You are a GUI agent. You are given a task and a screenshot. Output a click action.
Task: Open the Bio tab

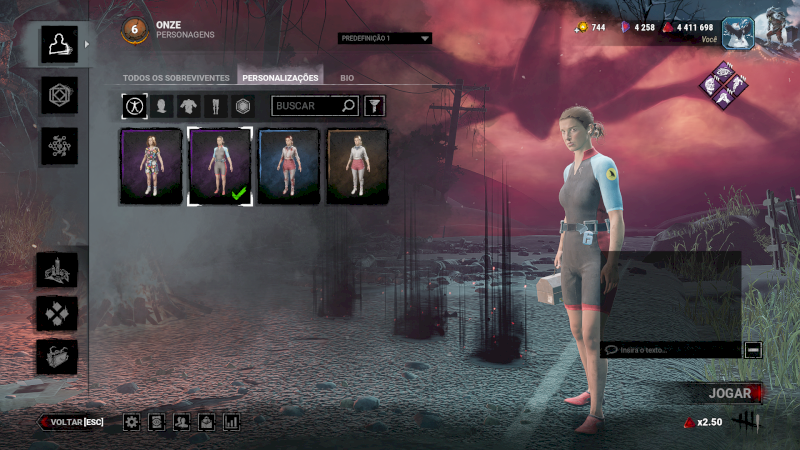[346, 77]
